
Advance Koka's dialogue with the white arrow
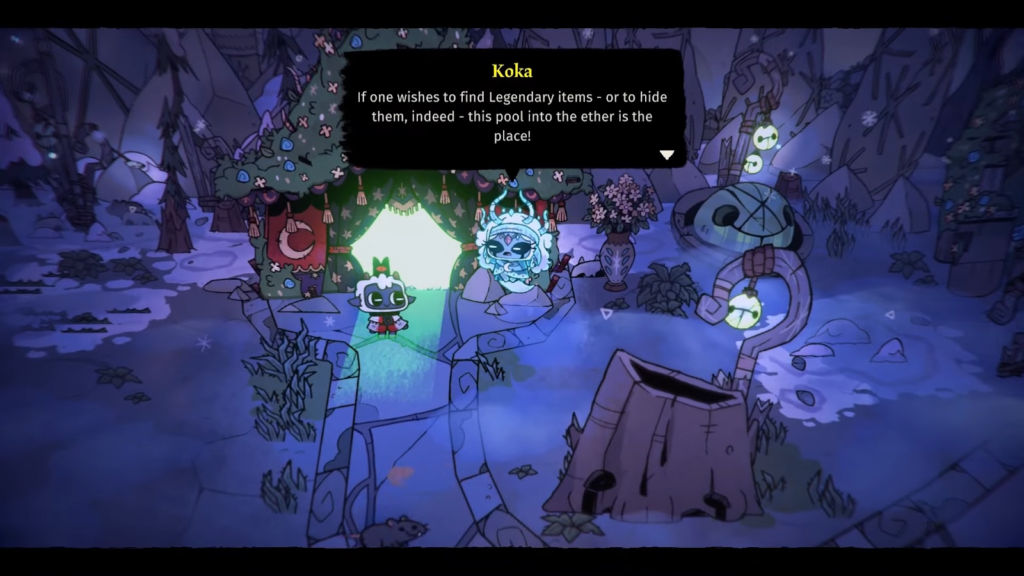click(x=667, y=155)
